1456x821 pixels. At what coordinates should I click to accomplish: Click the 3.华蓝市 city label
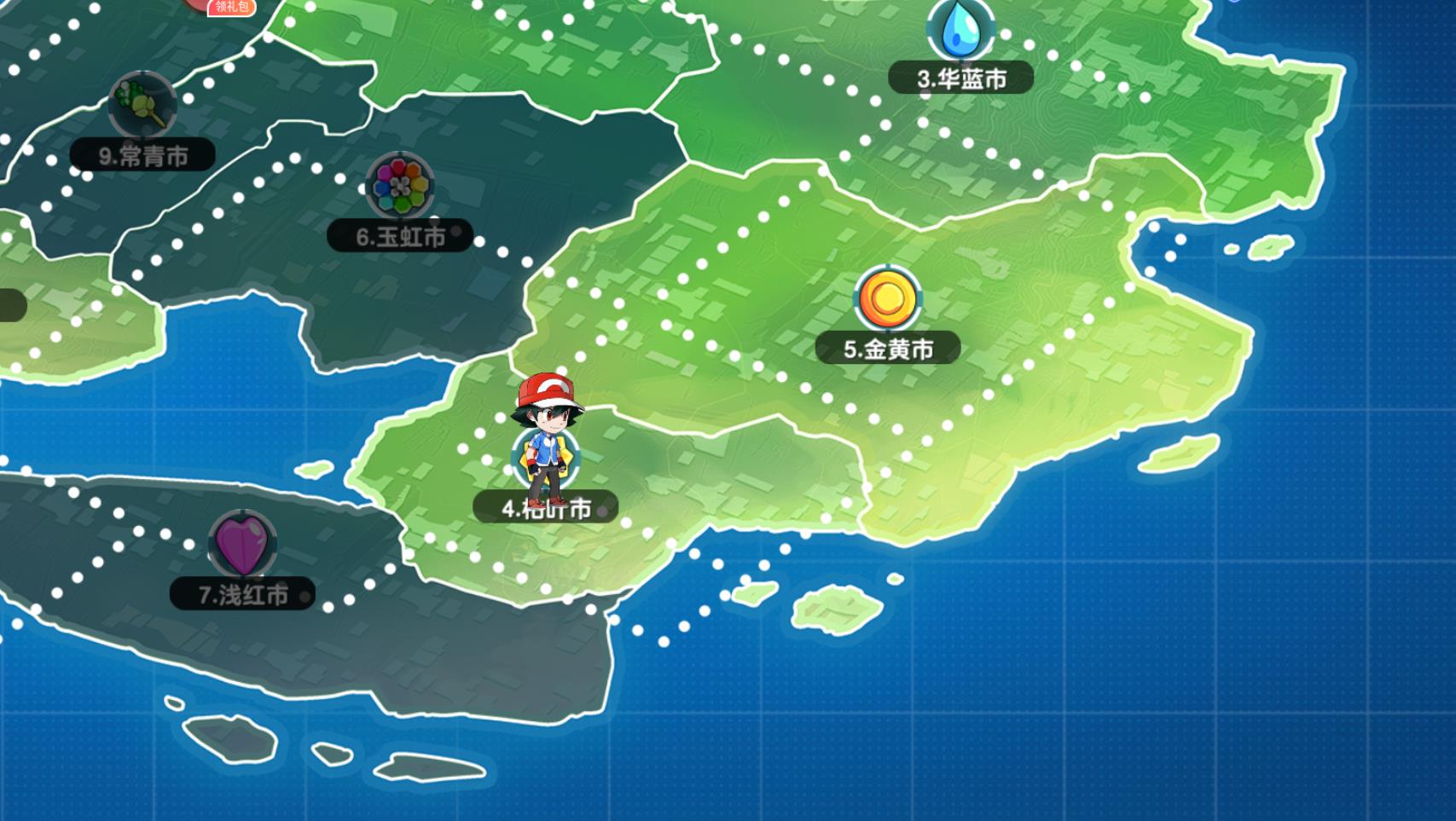pos(961,78)
